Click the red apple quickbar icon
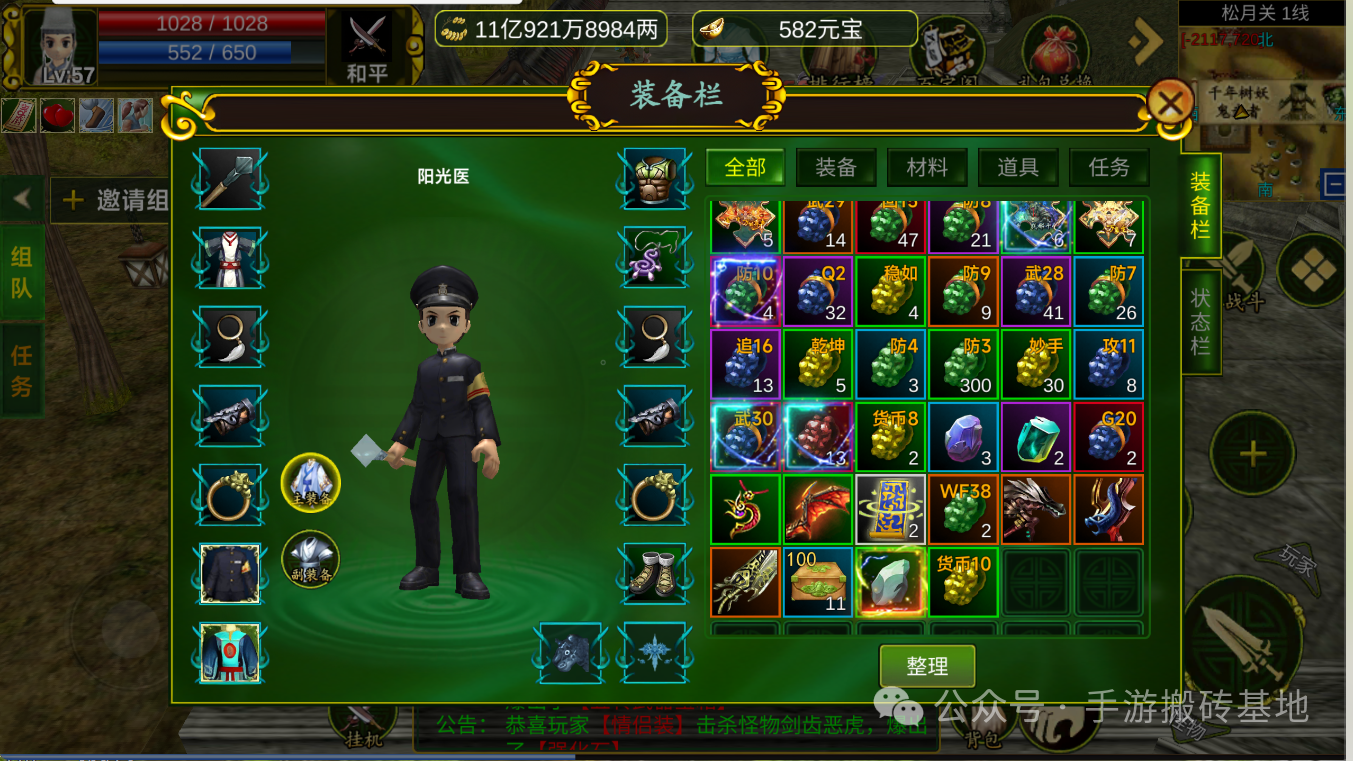 57,114
